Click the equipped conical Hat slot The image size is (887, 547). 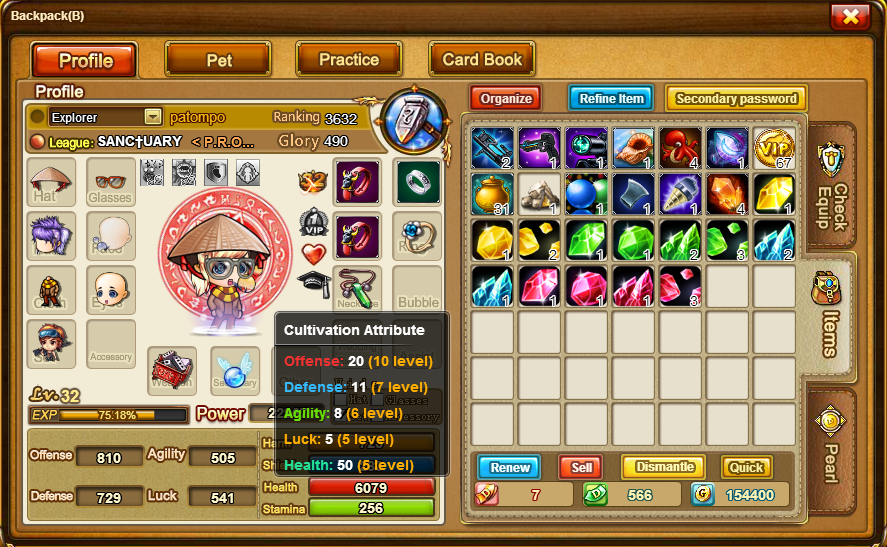click(51, 182)
